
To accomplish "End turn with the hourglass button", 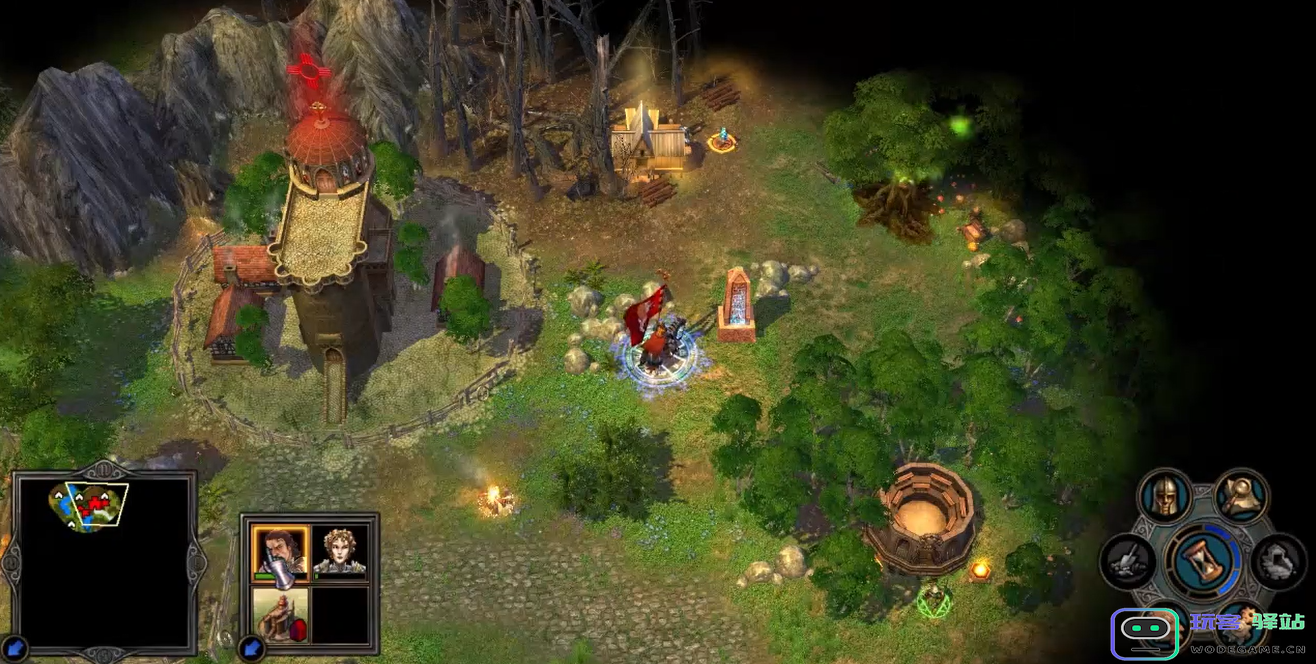I will (x=1204, y=560).
